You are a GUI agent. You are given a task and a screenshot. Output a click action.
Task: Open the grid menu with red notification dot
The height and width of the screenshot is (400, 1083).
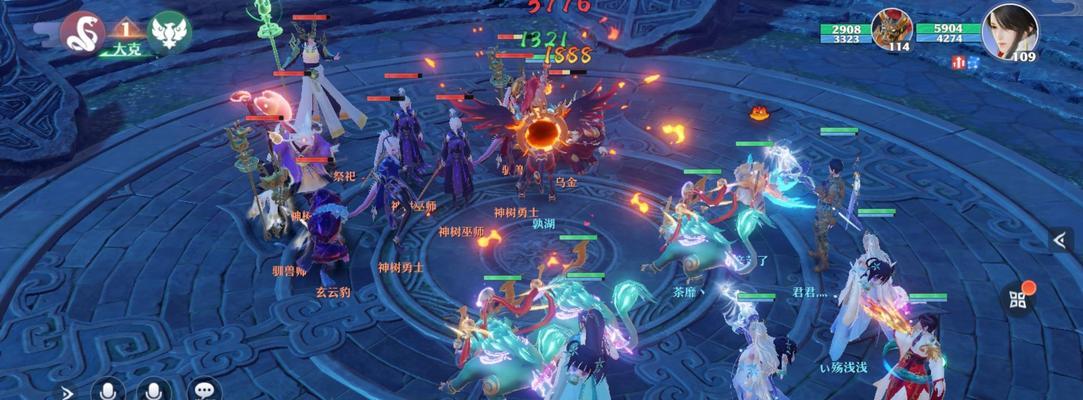click(x=1019, y=299)
